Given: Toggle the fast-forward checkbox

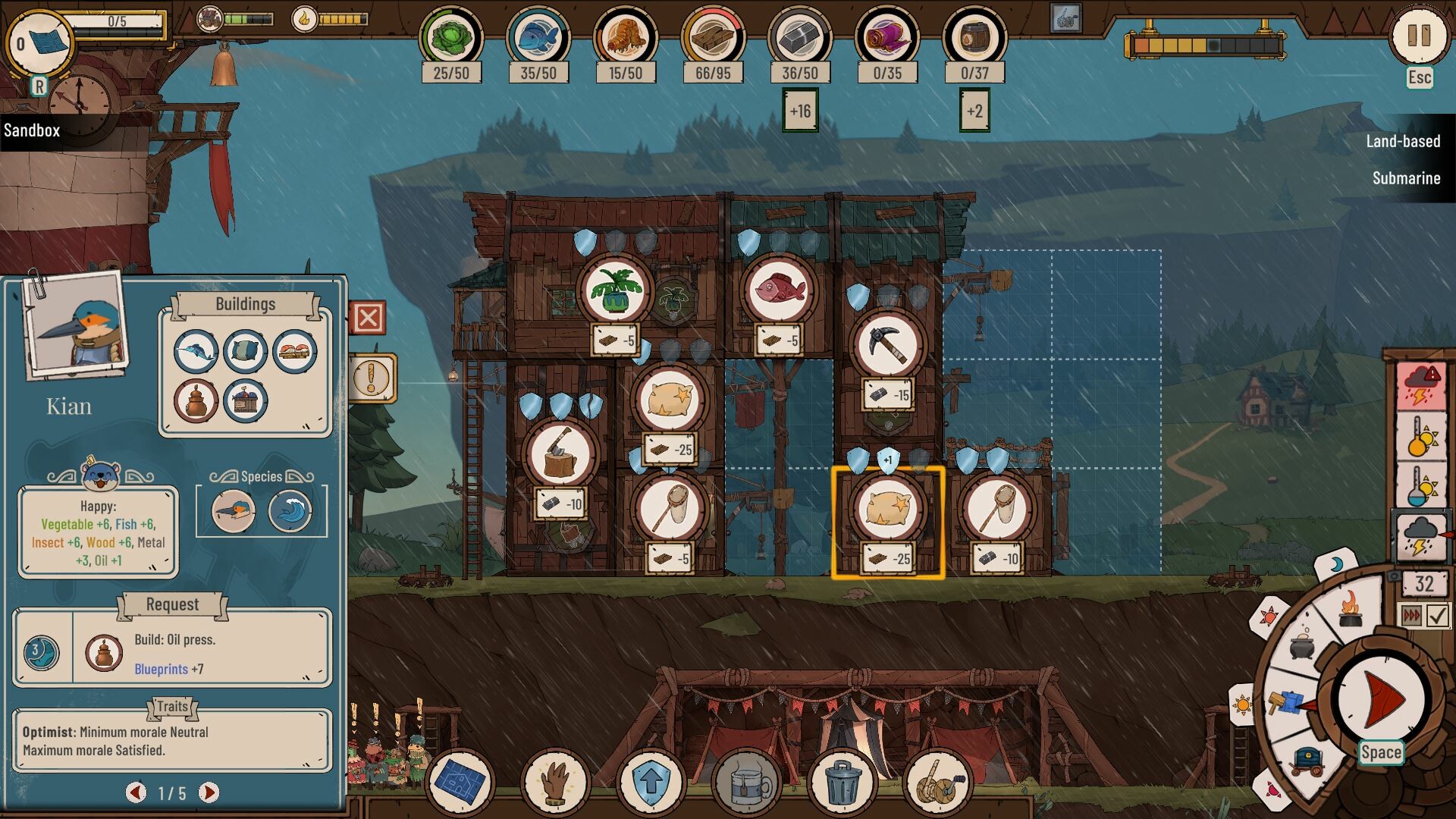Looking at the screenshot, I should pos(1438,615).
